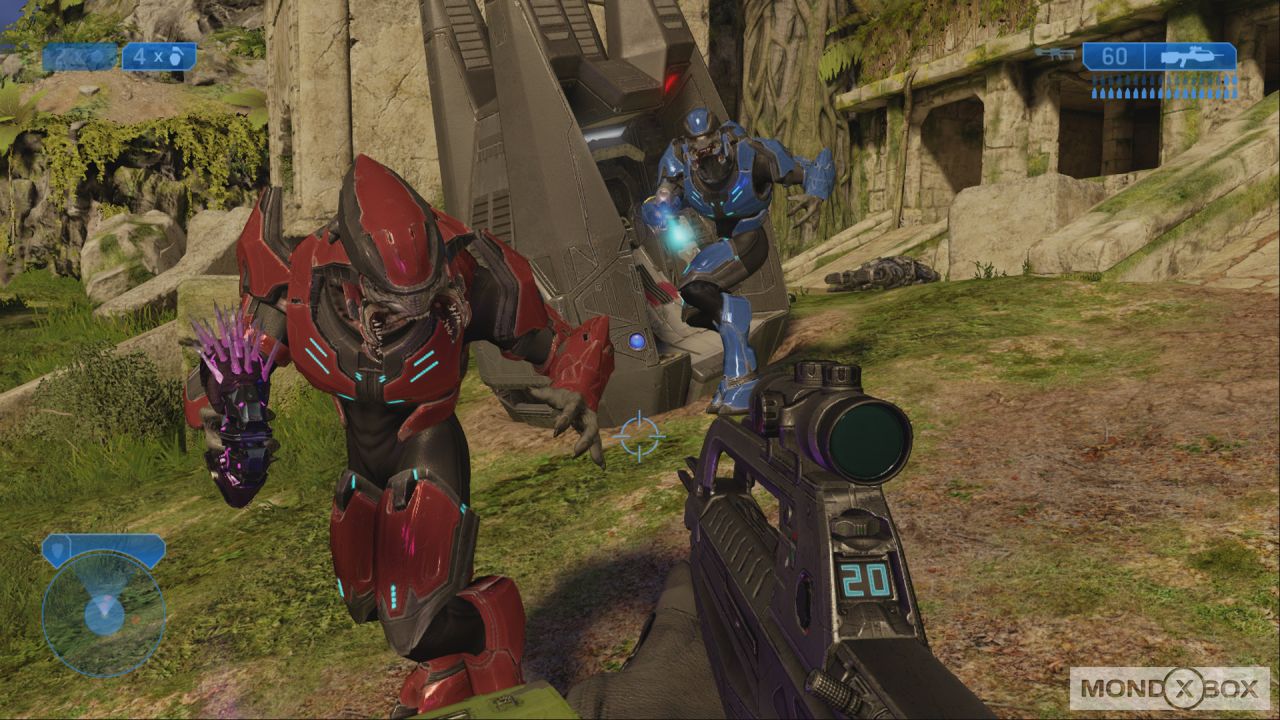Viewport: 1280px width, 720px height.
Task: Click the circular motion tracker radar
Action: (x=103, y=613)
